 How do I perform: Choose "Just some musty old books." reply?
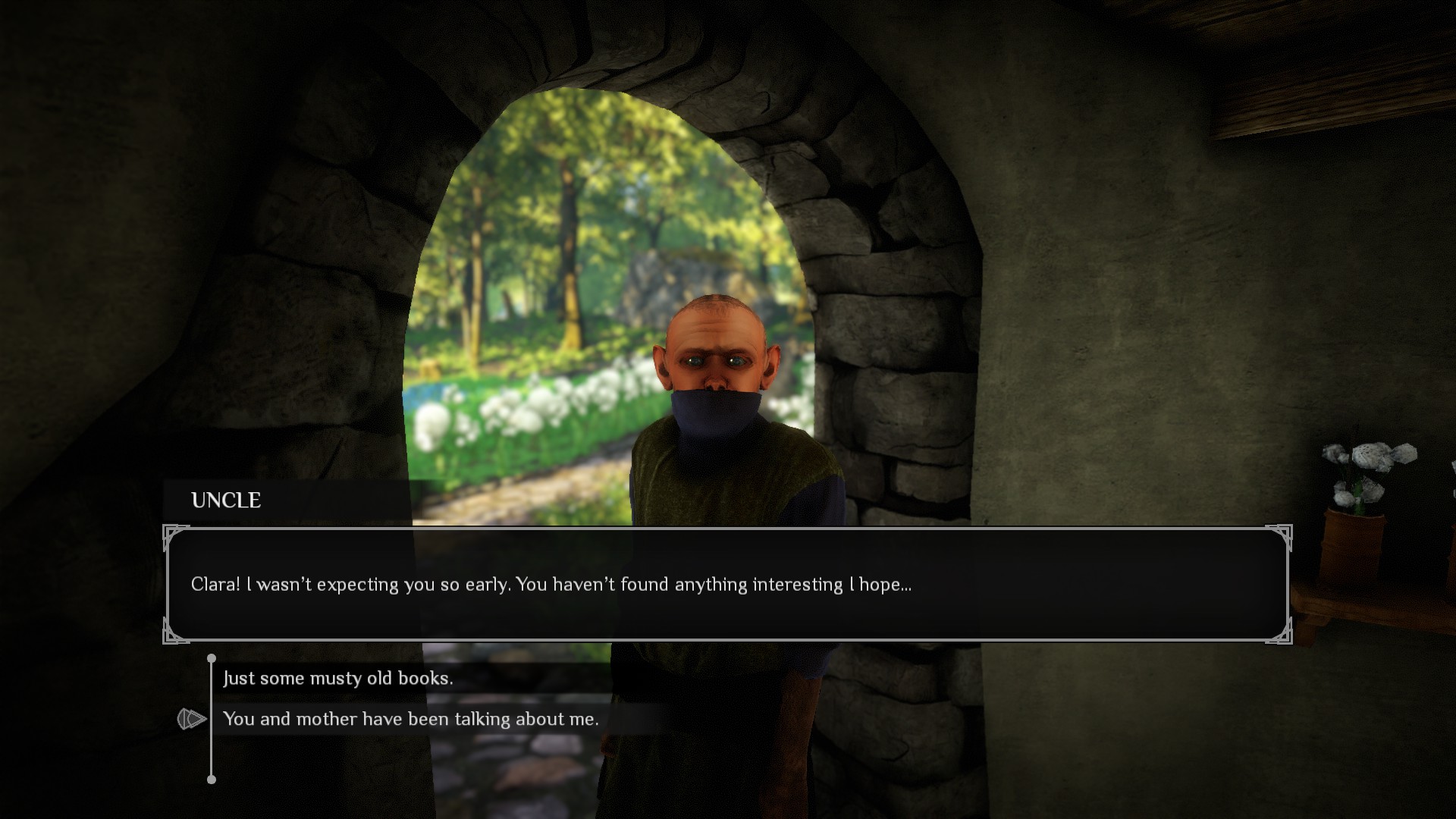[x=338, y=678]
